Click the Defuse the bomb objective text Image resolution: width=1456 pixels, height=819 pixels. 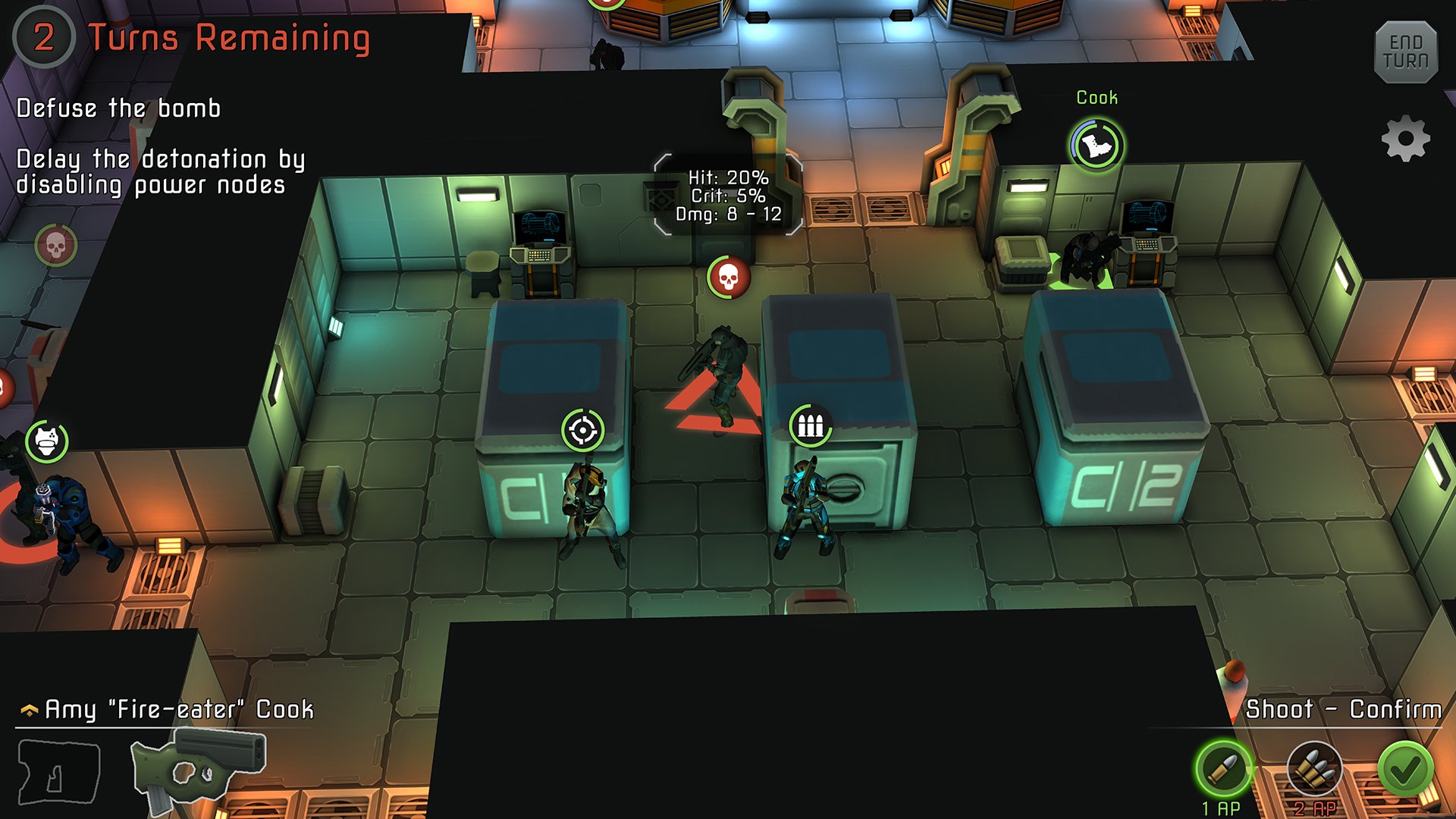118,108
